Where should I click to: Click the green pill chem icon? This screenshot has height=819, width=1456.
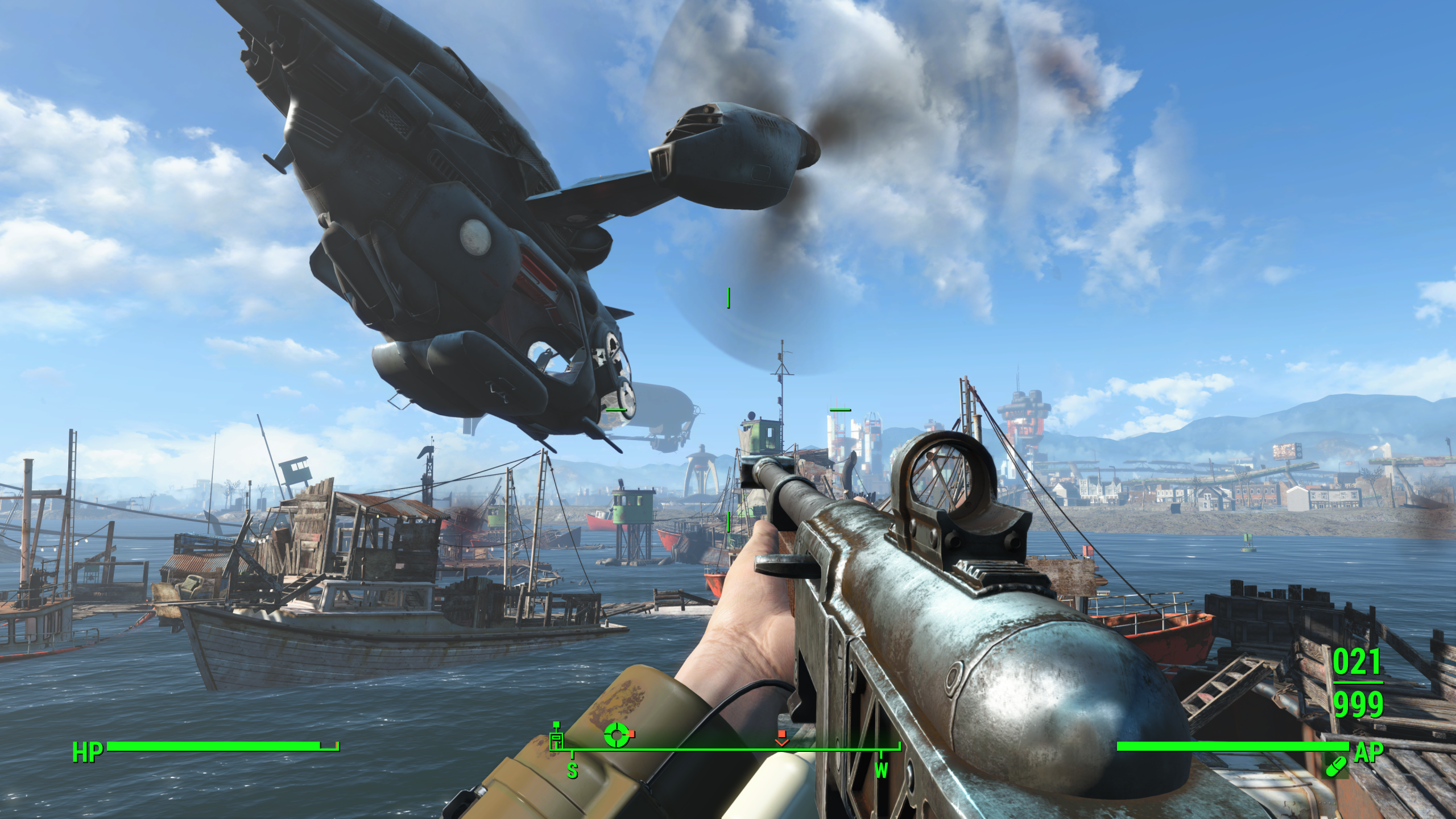1335,765
